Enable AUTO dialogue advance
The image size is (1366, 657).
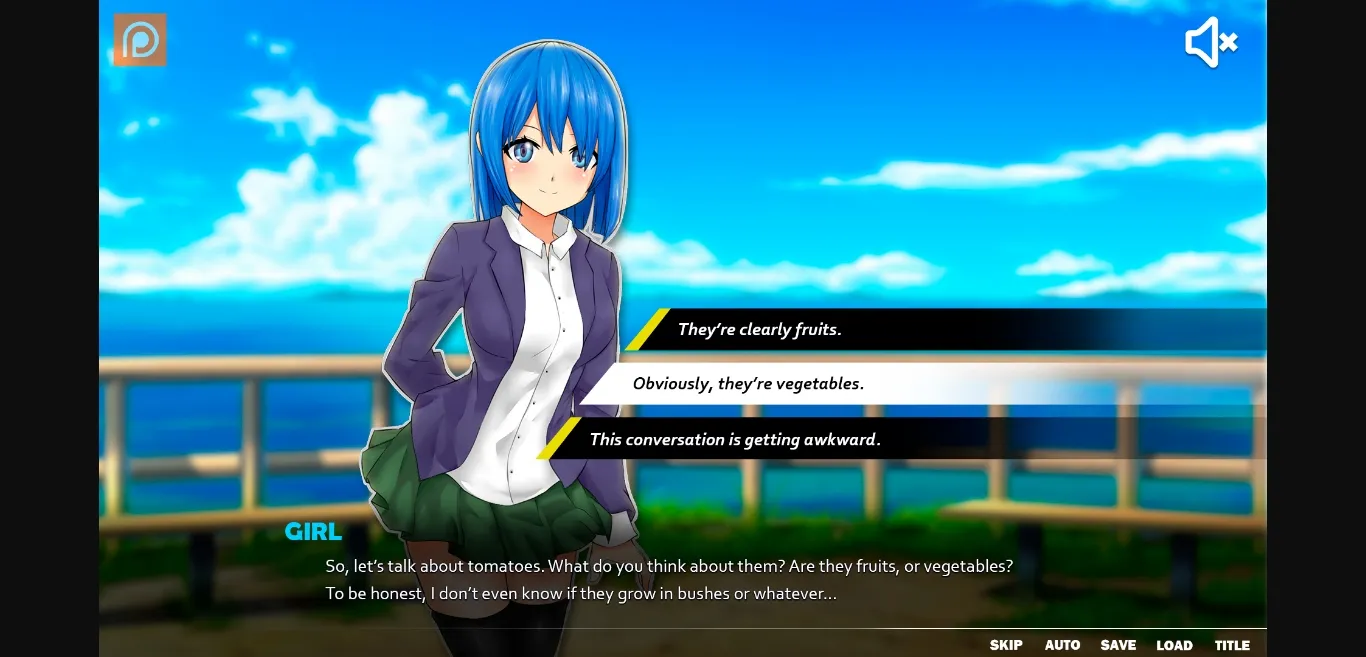point(1062,645)
